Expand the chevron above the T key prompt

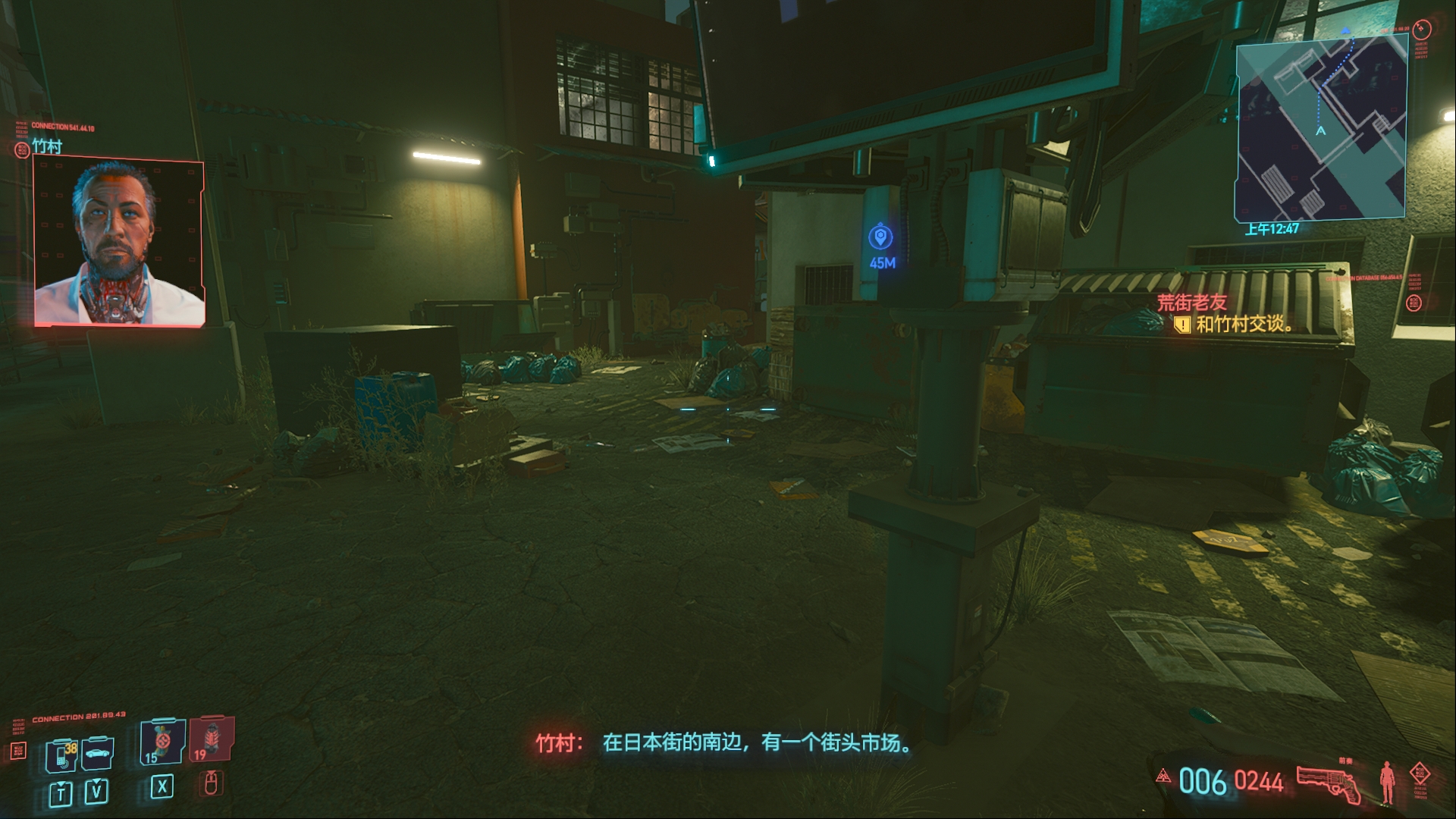click(61, 785)
